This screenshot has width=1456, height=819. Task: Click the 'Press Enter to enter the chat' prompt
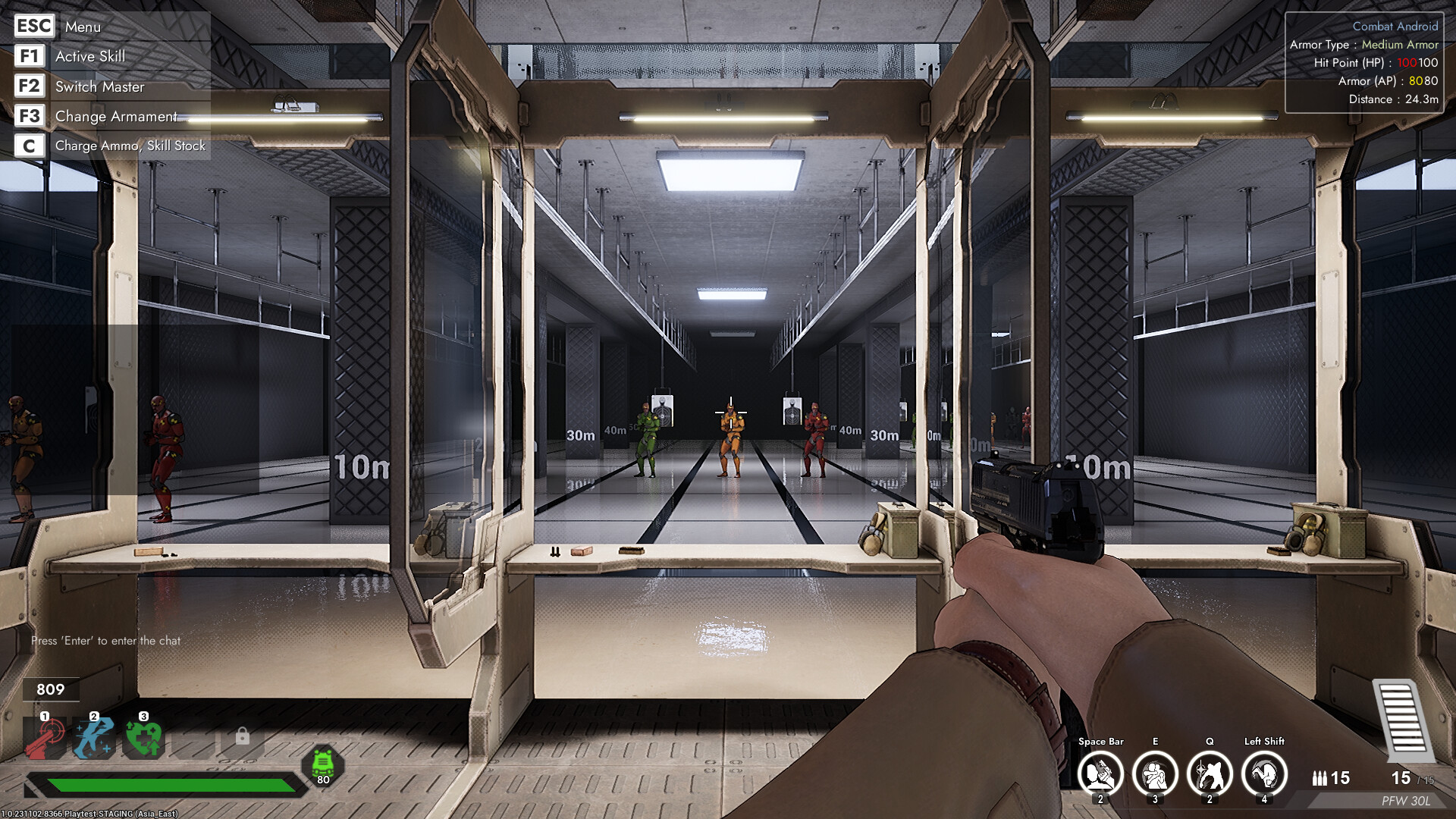point(106,640)
